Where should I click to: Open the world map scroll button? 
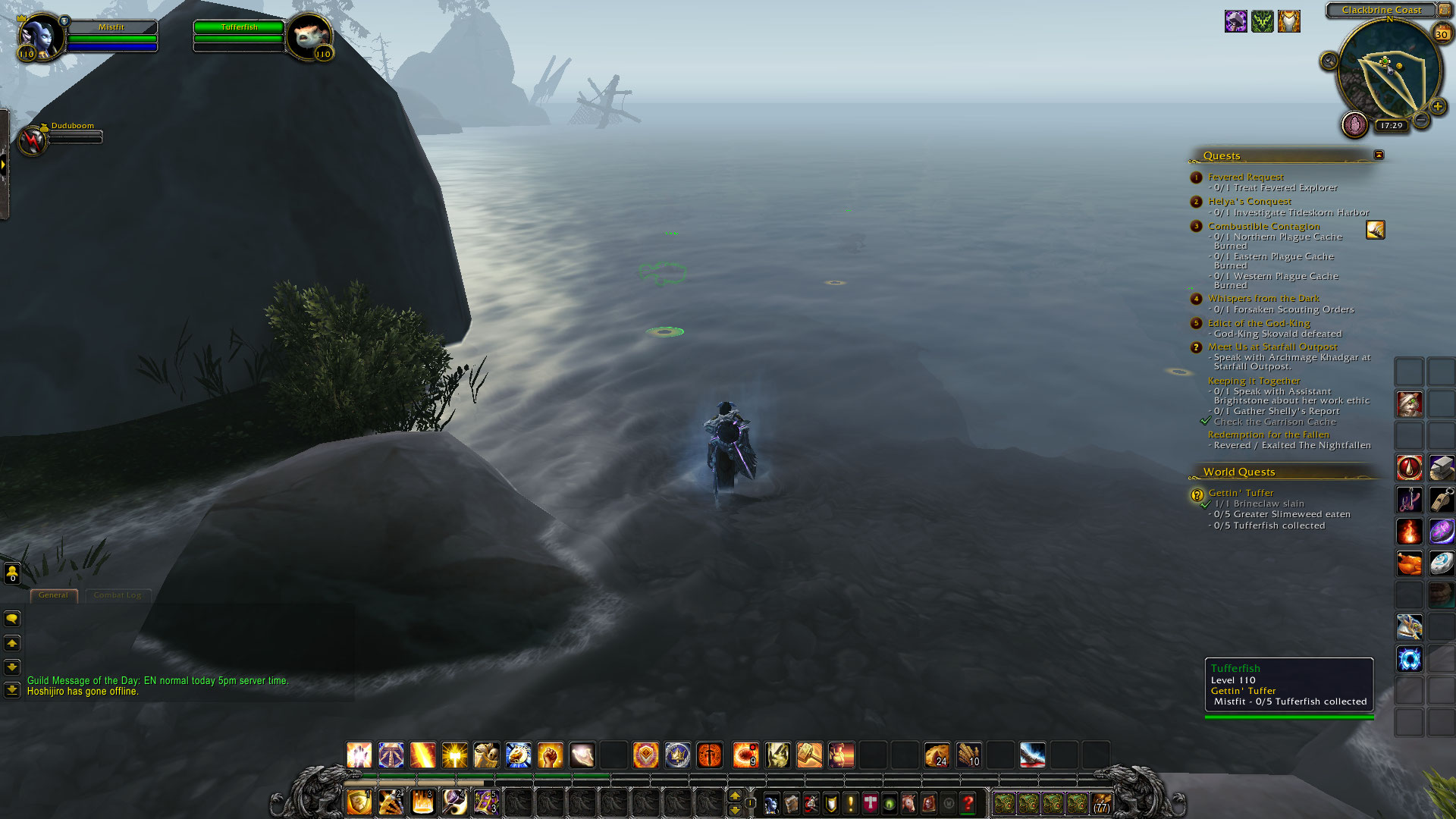pos(791,803)
